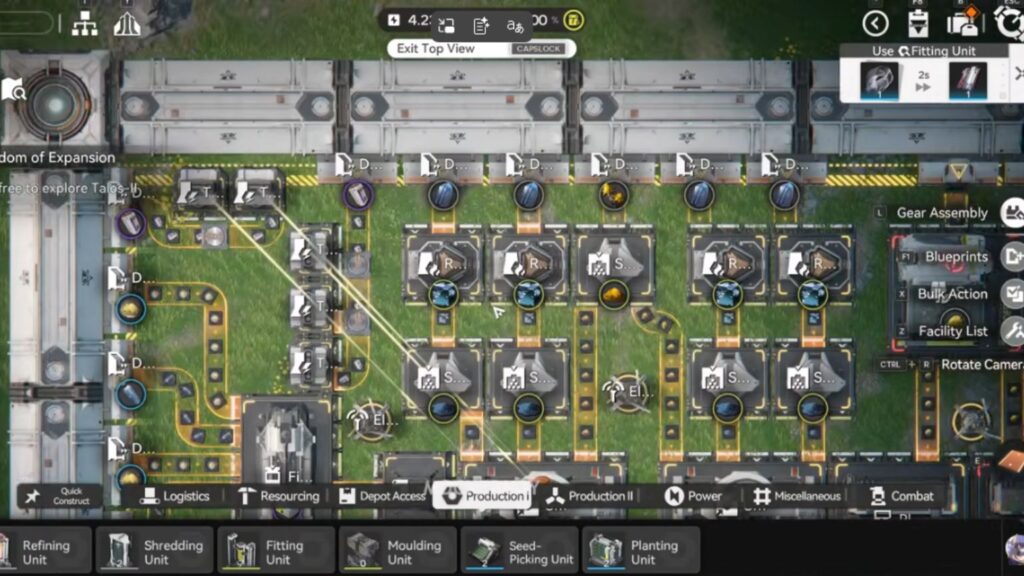Open Quick Construct
The image size is (1024, 576).
(58, 496)
